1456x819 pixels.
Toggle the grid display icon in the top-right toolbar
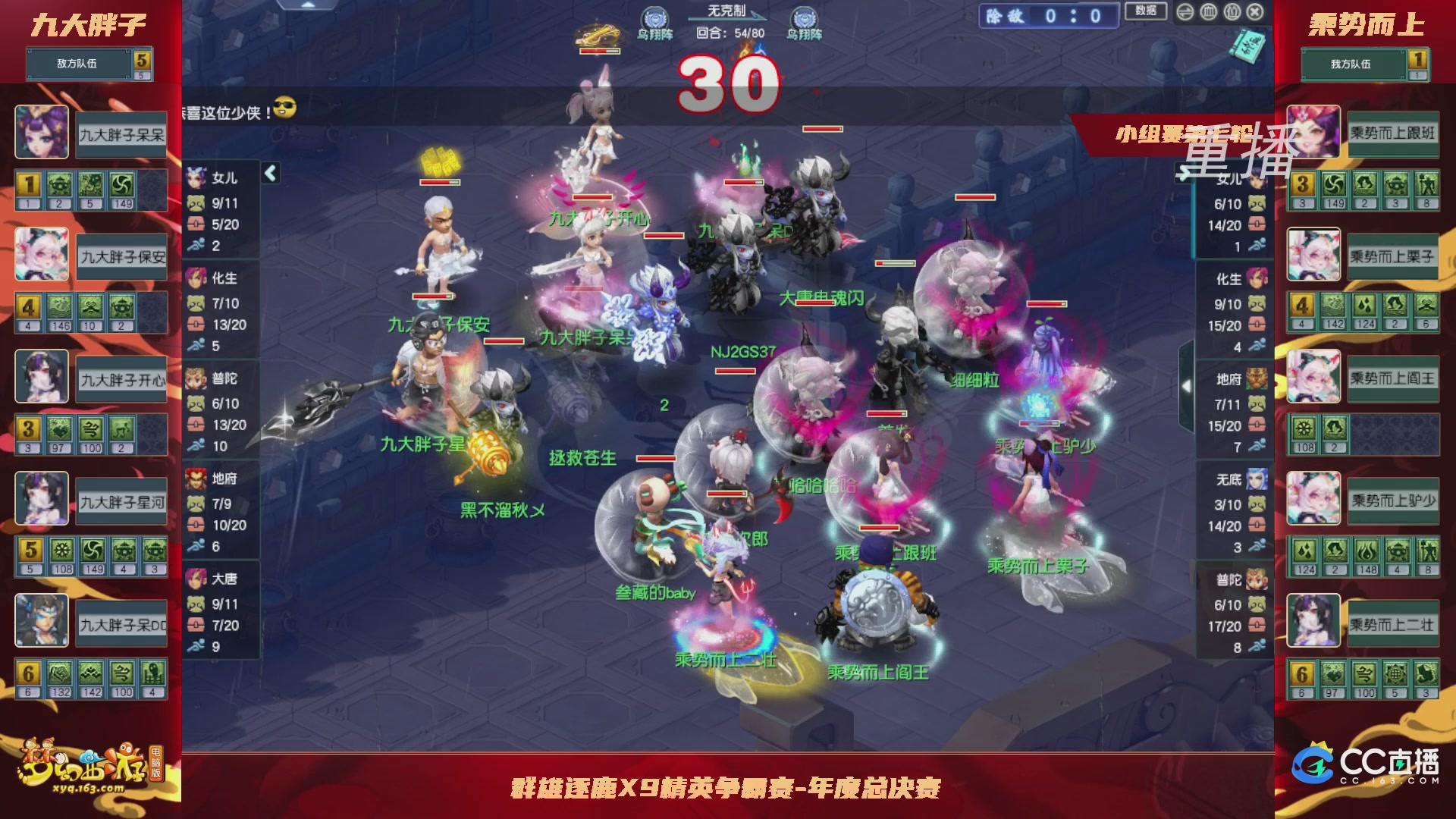(1208, 12)
